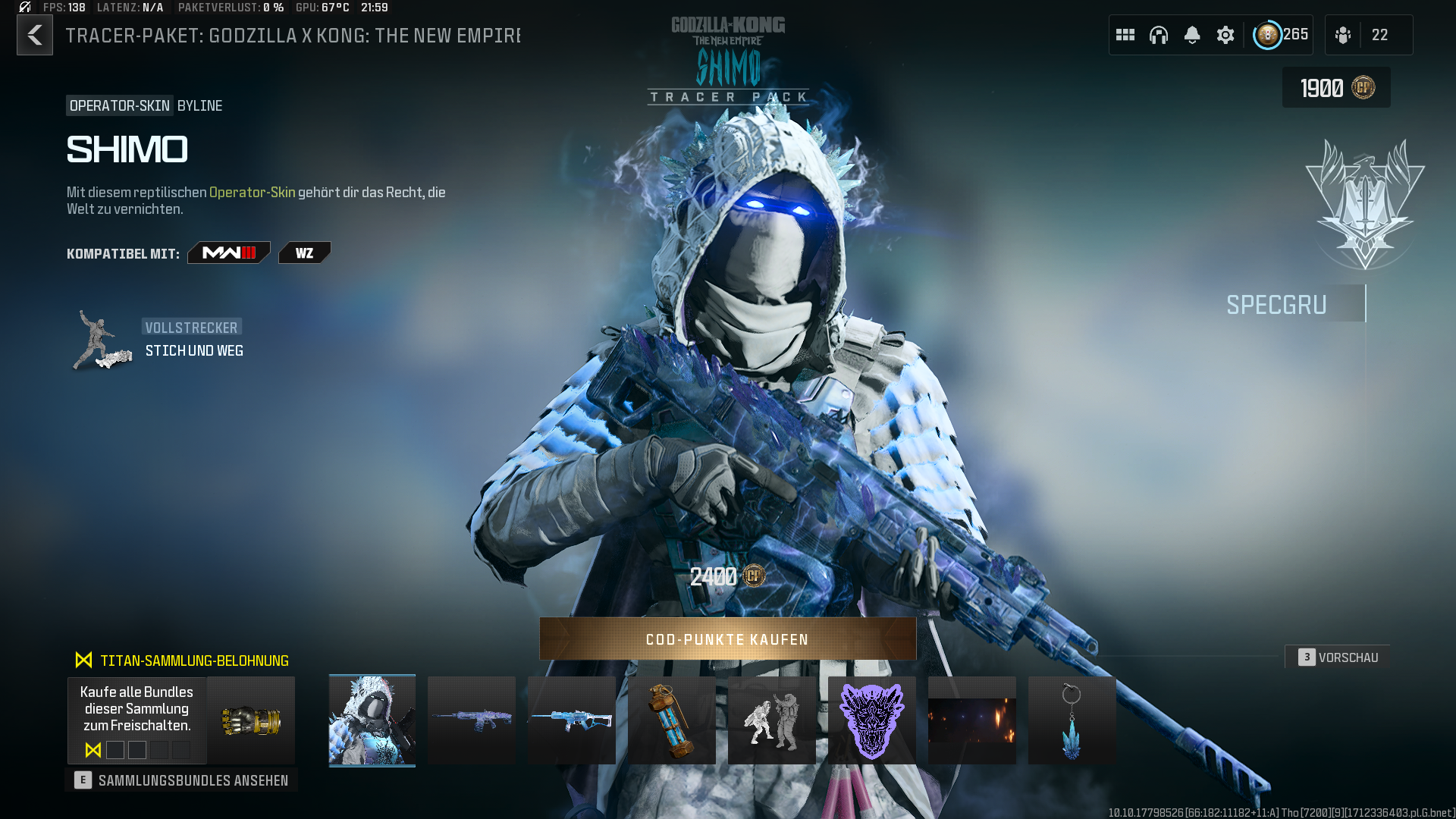Open the Titan collection gauntlet reward

(251, 720)
